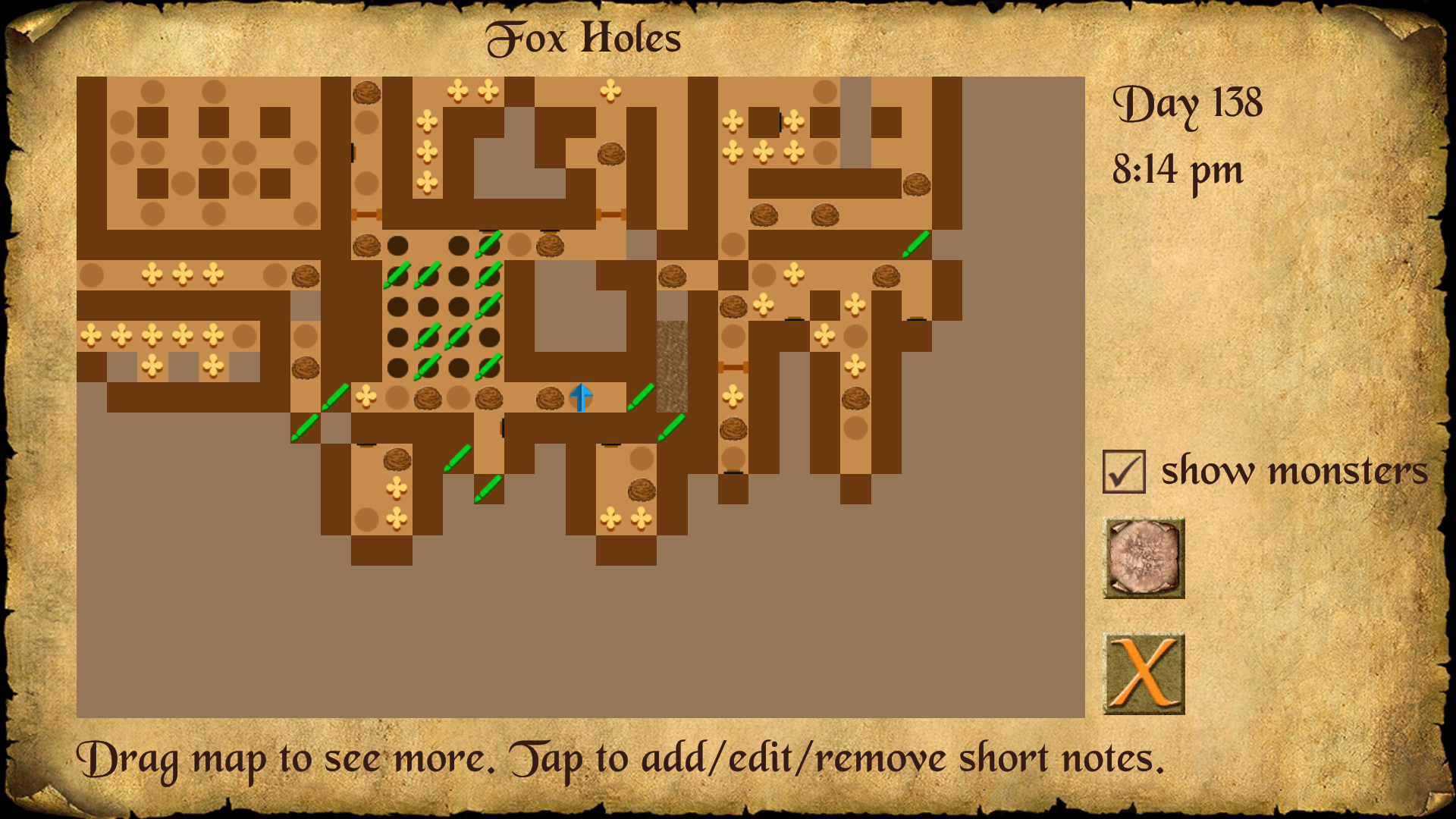Close the map with the orange X
Viewport: 1456px width, 819px height.
pyautogui.click(x=1144, y=673)
